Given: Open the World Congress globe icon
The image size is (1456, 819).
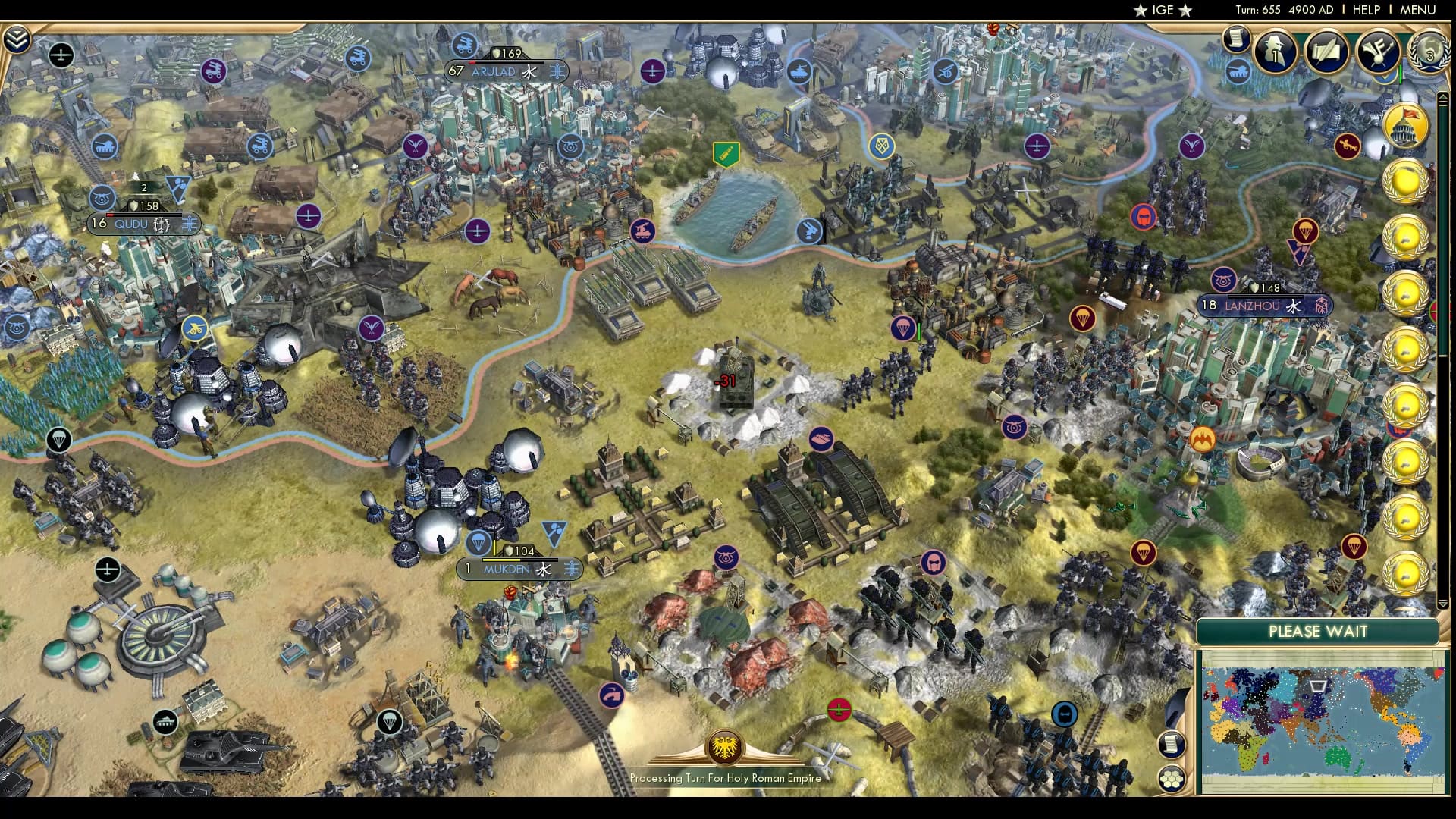Looking at the screenshot, I should pos(1430,53).
